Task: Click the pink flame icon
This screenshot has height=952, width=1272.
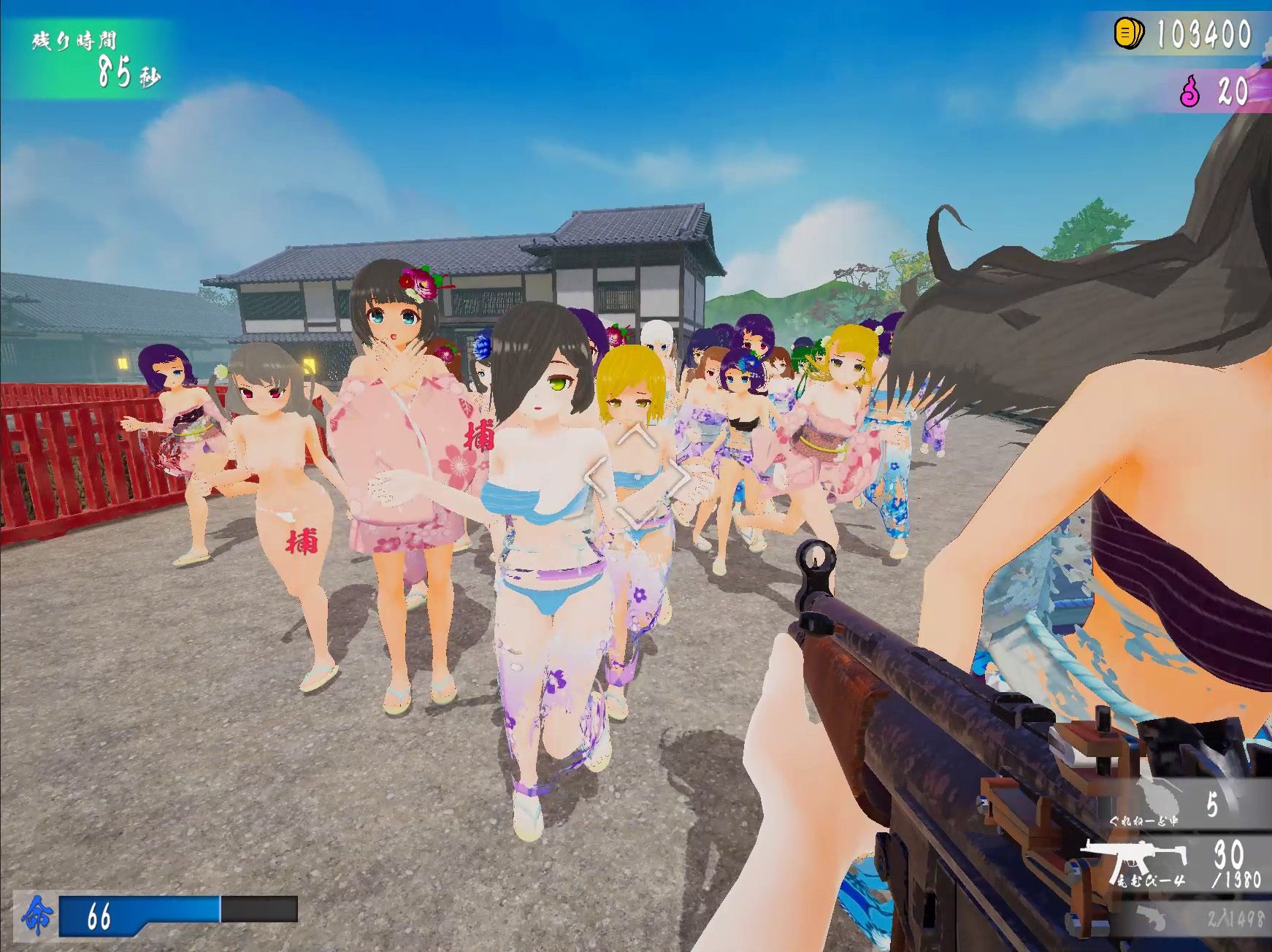Action: pyautogui.click(x=1190, y=92)
